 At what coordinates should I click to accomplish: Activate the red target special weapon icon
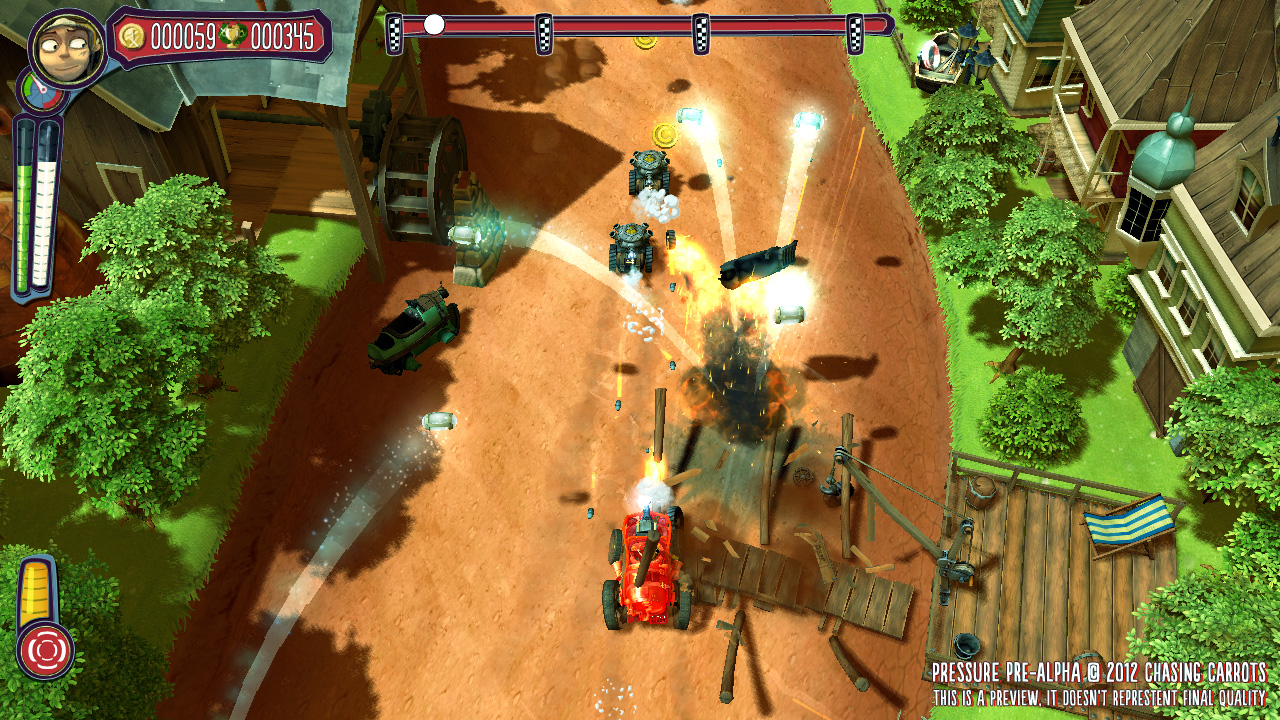(43, 648)
